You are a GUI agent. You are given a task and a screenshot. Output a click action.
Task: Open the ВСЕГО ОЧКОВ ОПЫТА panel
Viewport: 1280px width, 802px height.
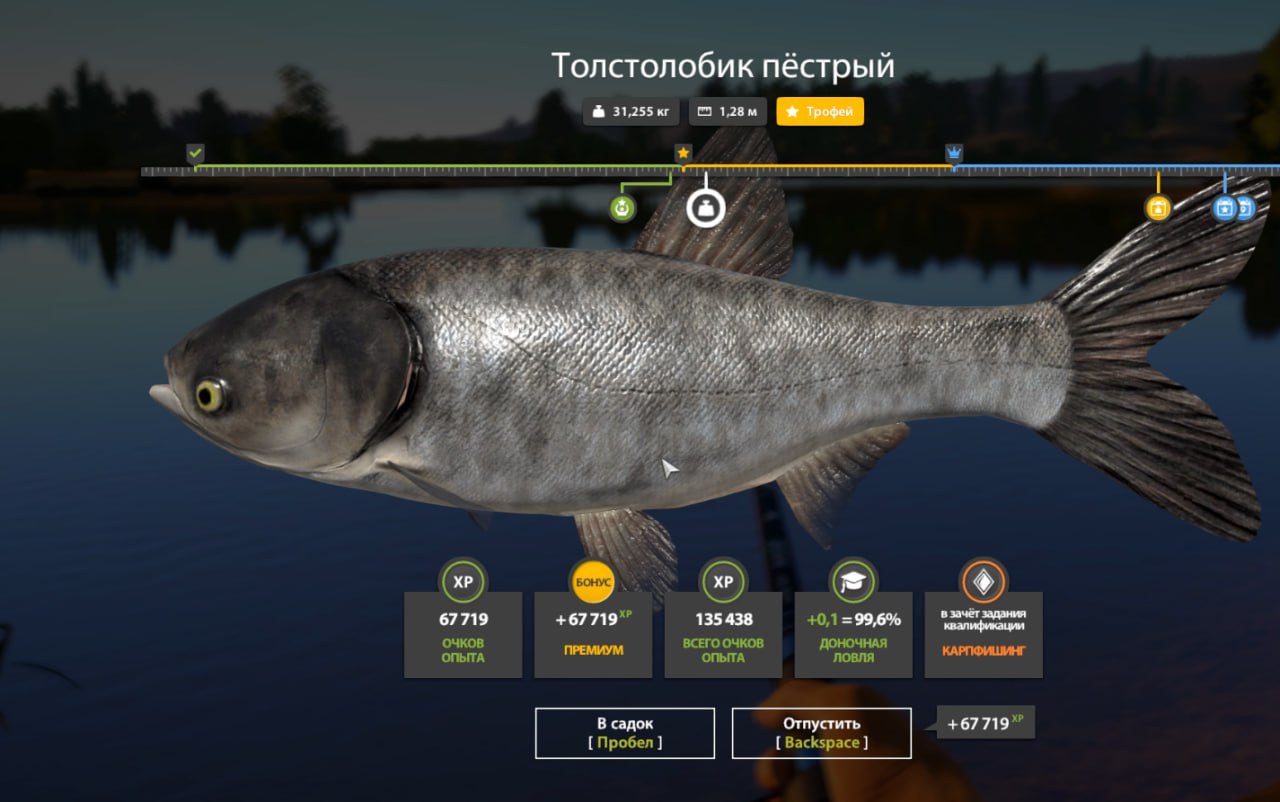tap(722, 634)
